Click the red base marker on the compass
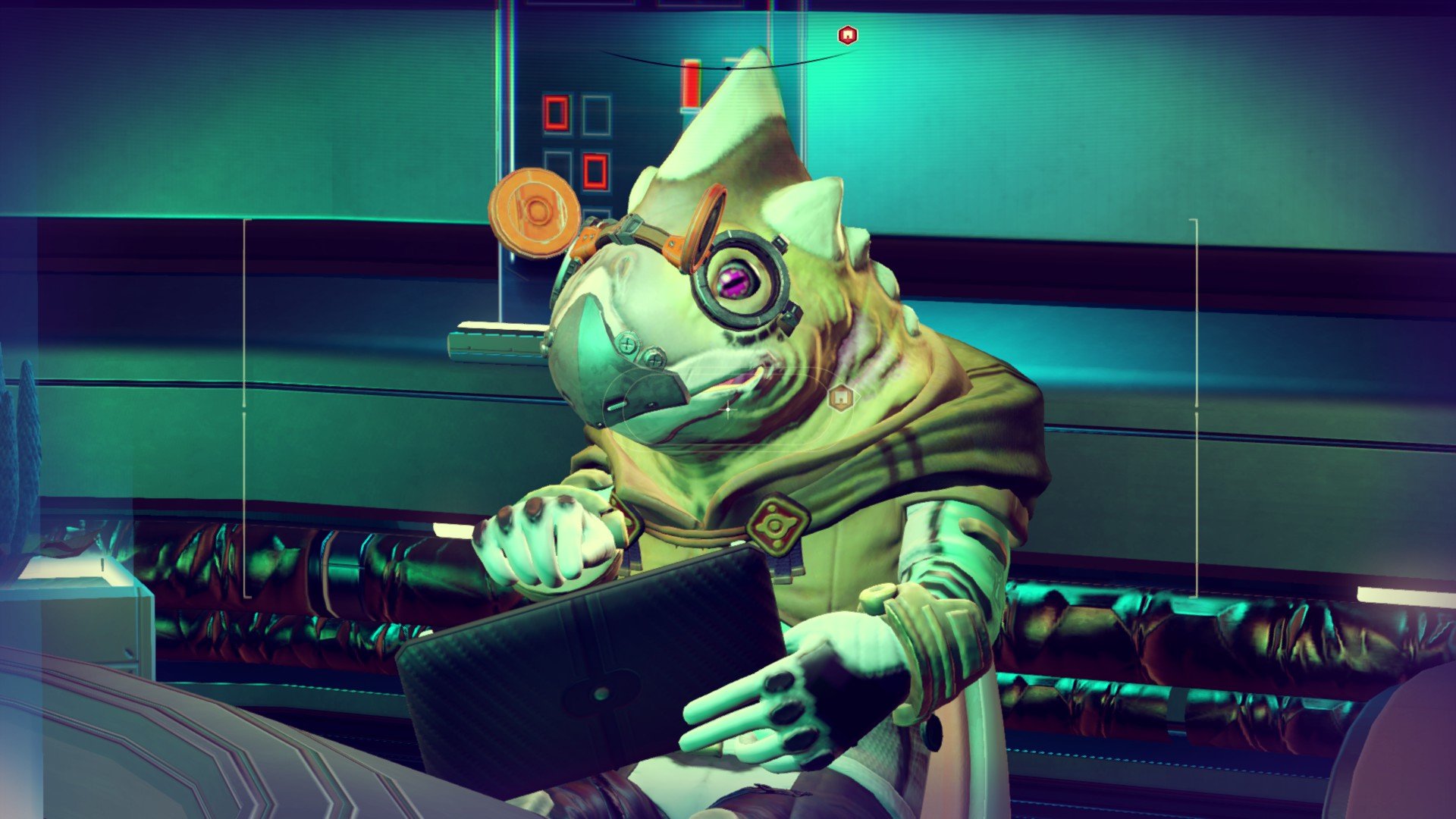Image resolution: width=1456 pixels, height=819 pixels. pyautogui.click(x=847, y=35)
